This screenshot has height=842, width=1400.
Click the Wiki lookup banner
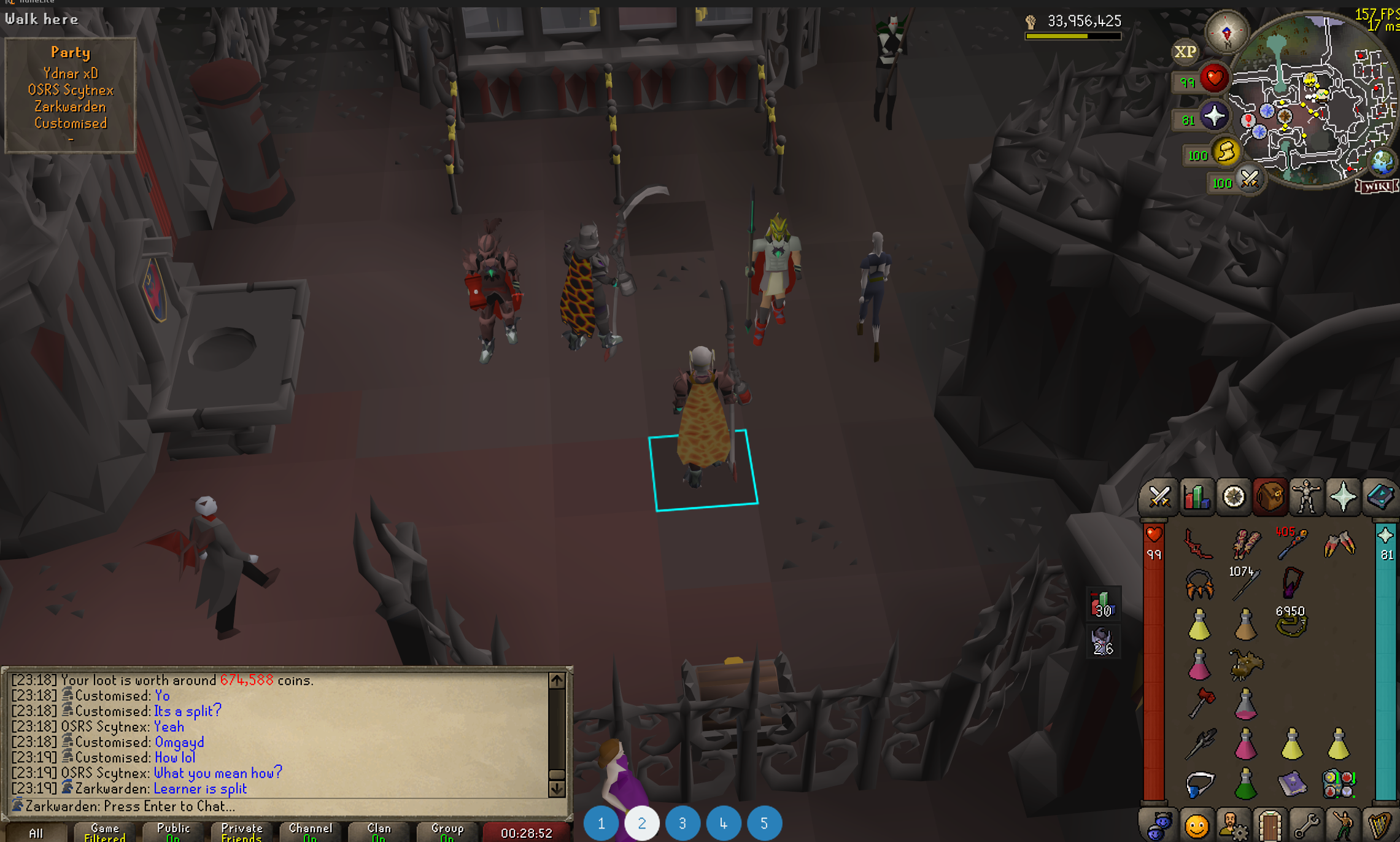tap(1377, 187)
